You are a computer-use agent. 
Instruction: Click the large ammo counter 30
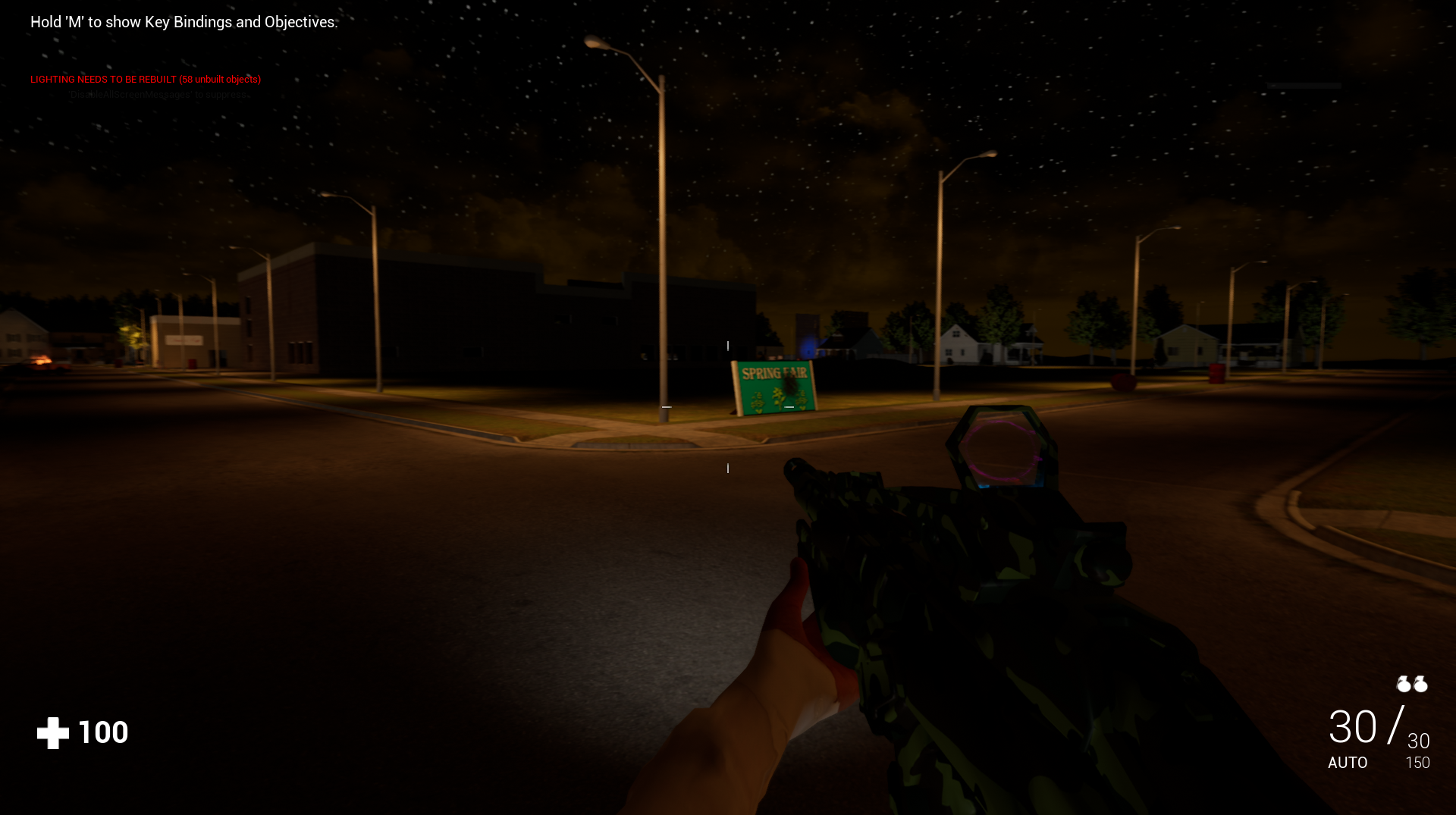1353,726
